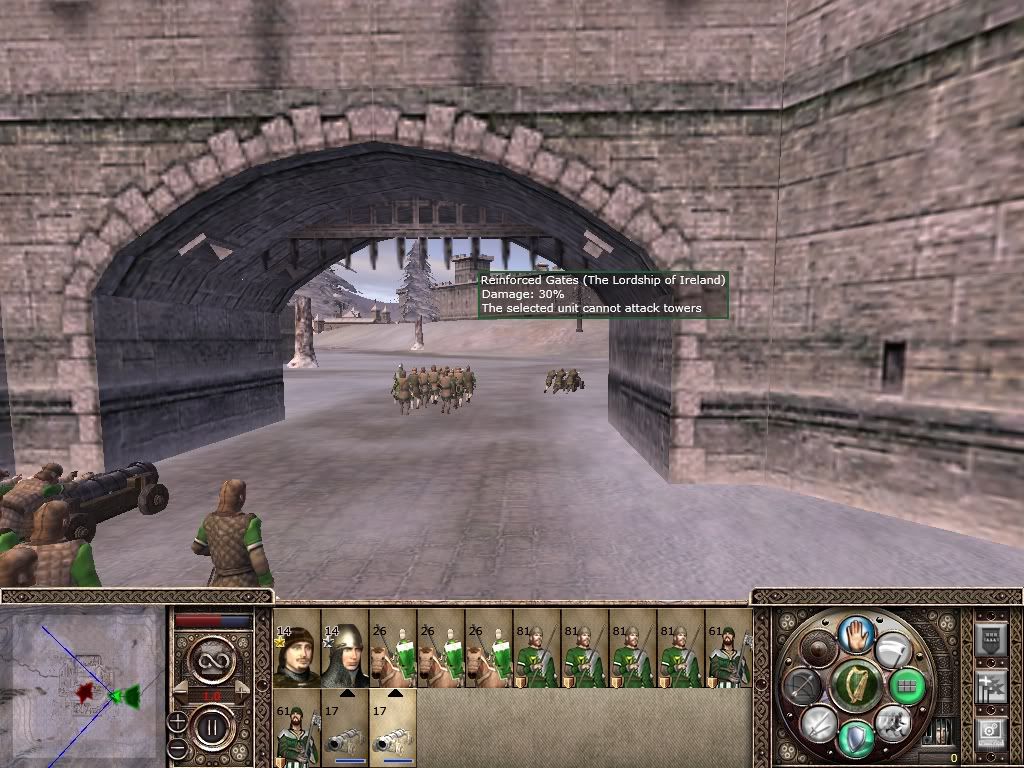Viewport: 1024px width, 768px height.
Task: Toggle fire at will (bow icon)
Action: pos(803,685)
